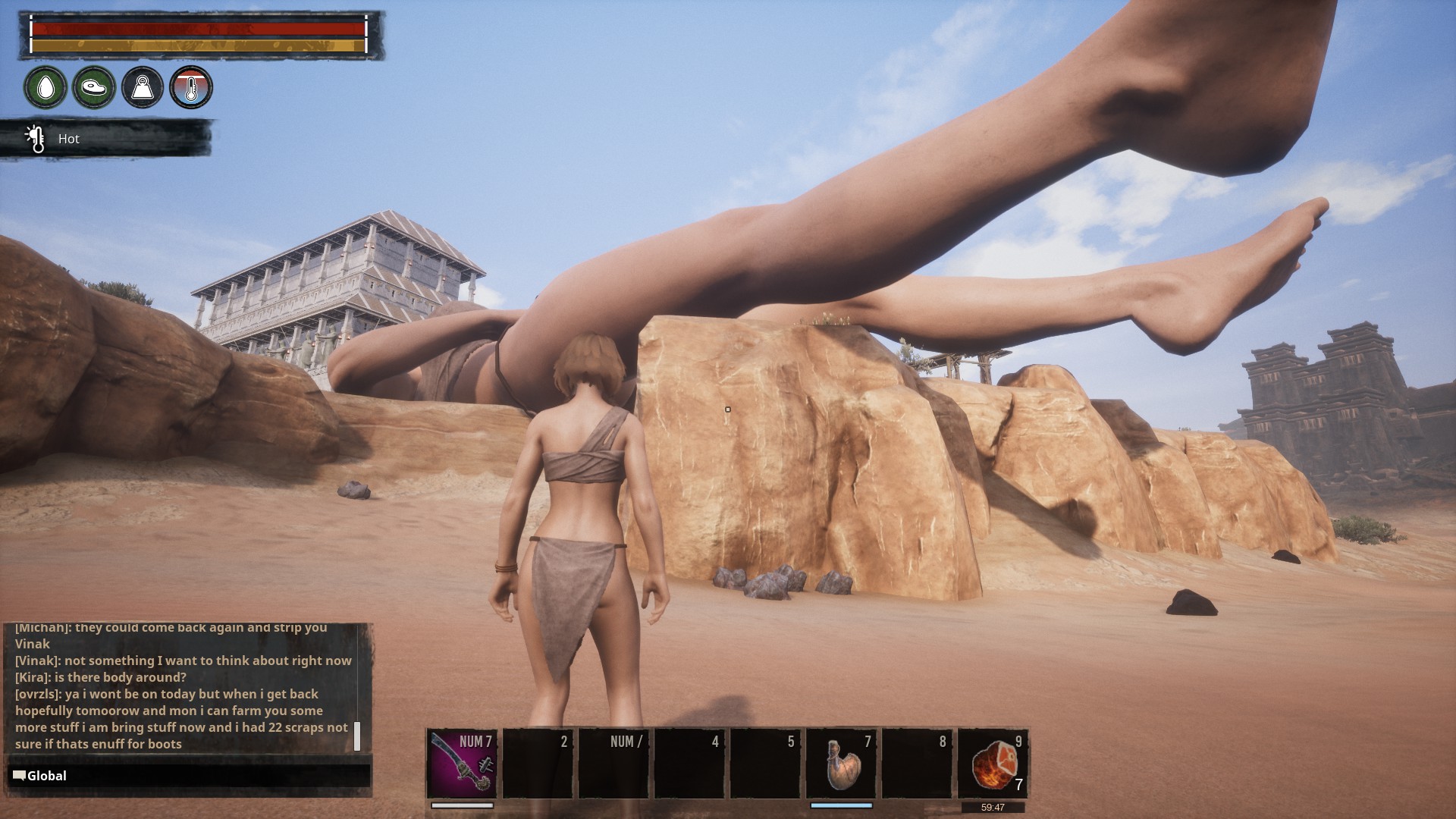Select the curved sword hotbar slot
Image resolution: width=1456 pixels, height=819 pixels.
[462, 764]
